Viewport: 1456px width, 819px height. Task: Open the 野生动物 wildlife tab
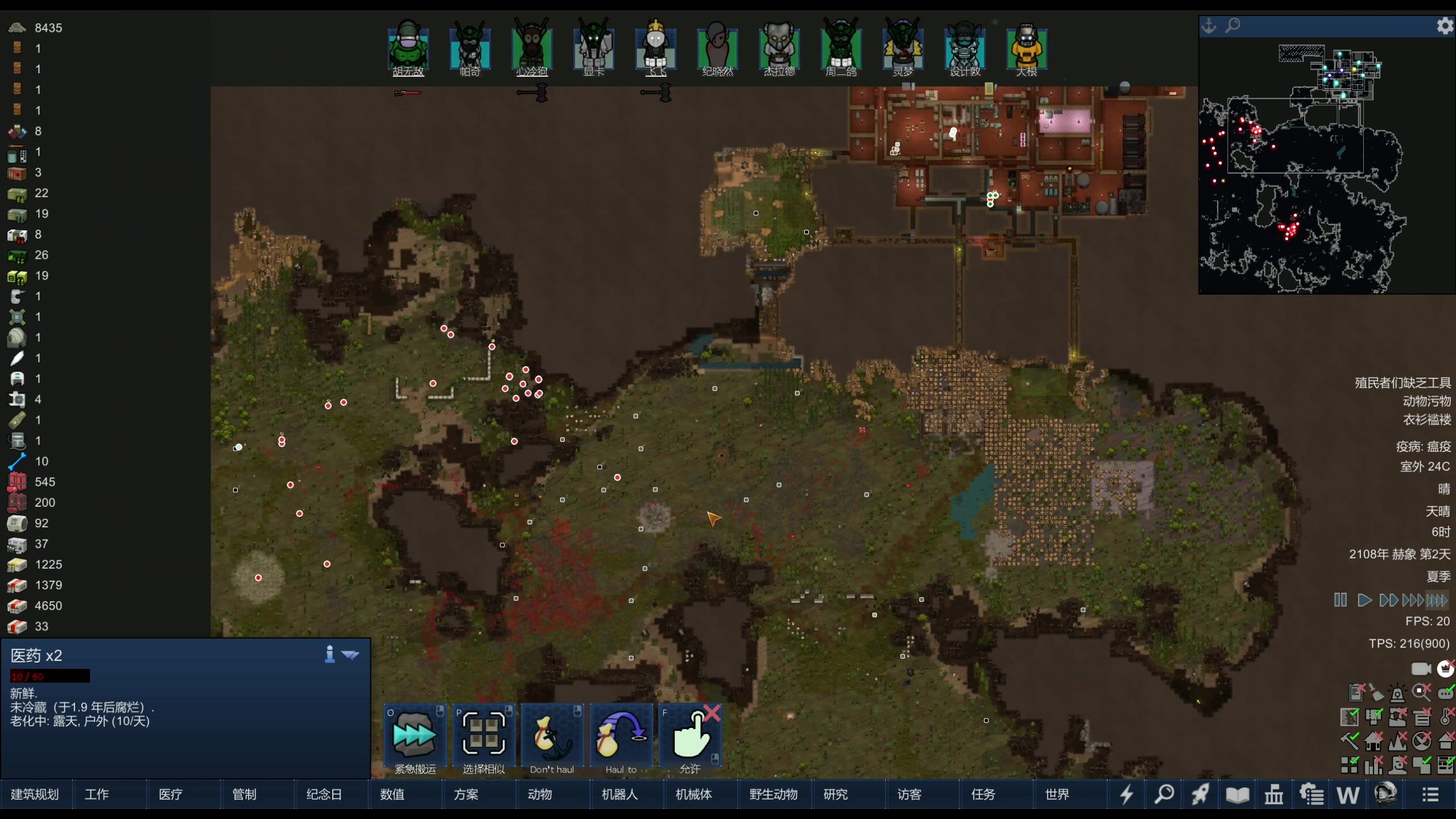[x=773, y=794]
